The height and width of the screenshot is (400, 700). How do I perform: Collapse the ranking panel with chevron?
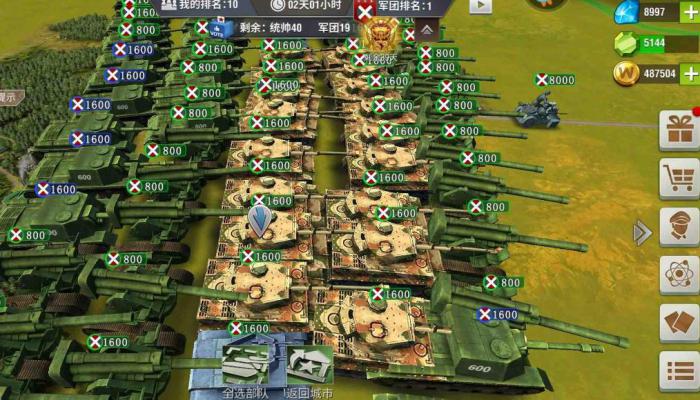pyautogui.click(x=426, y=31)
